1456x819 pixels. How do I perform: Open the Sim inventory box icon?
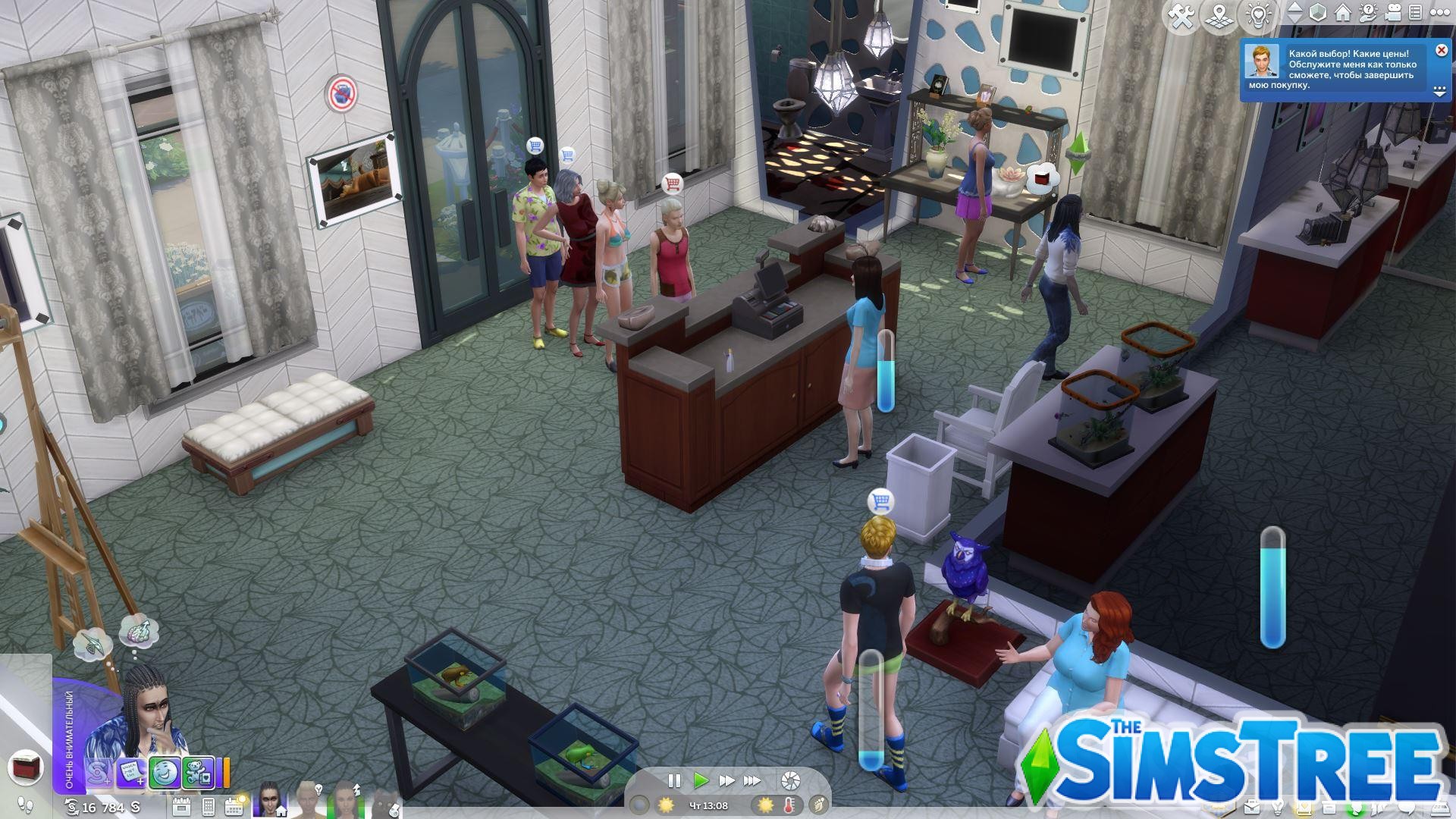click(x=1329, y=807)
